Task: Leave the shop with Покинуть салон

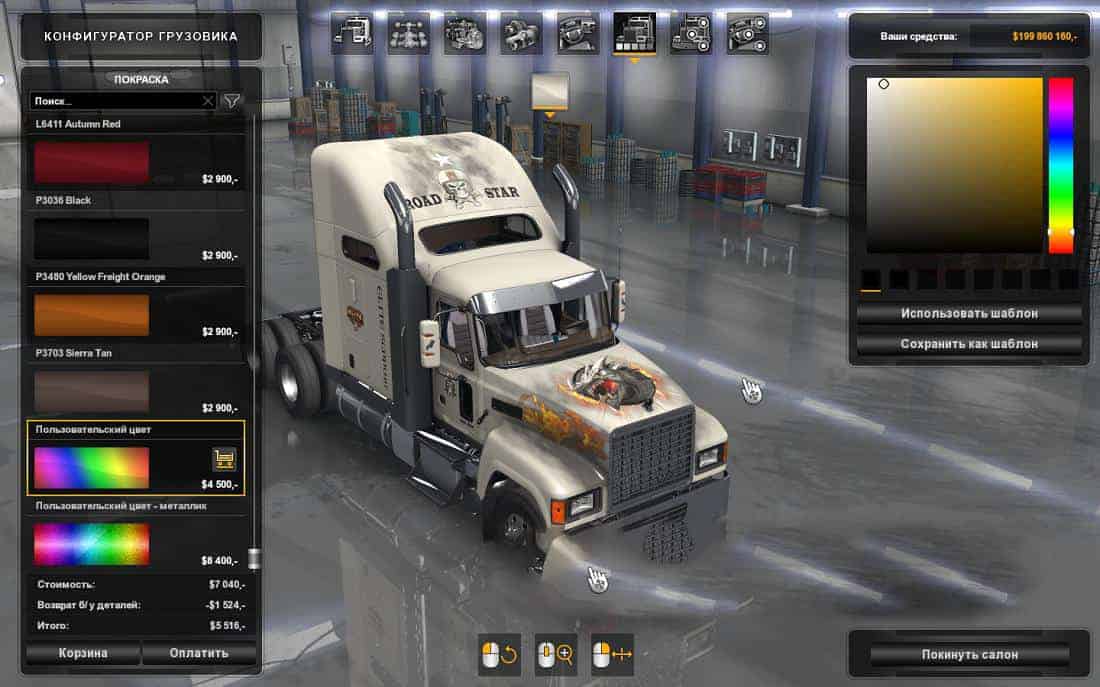Action: (969, 654)
